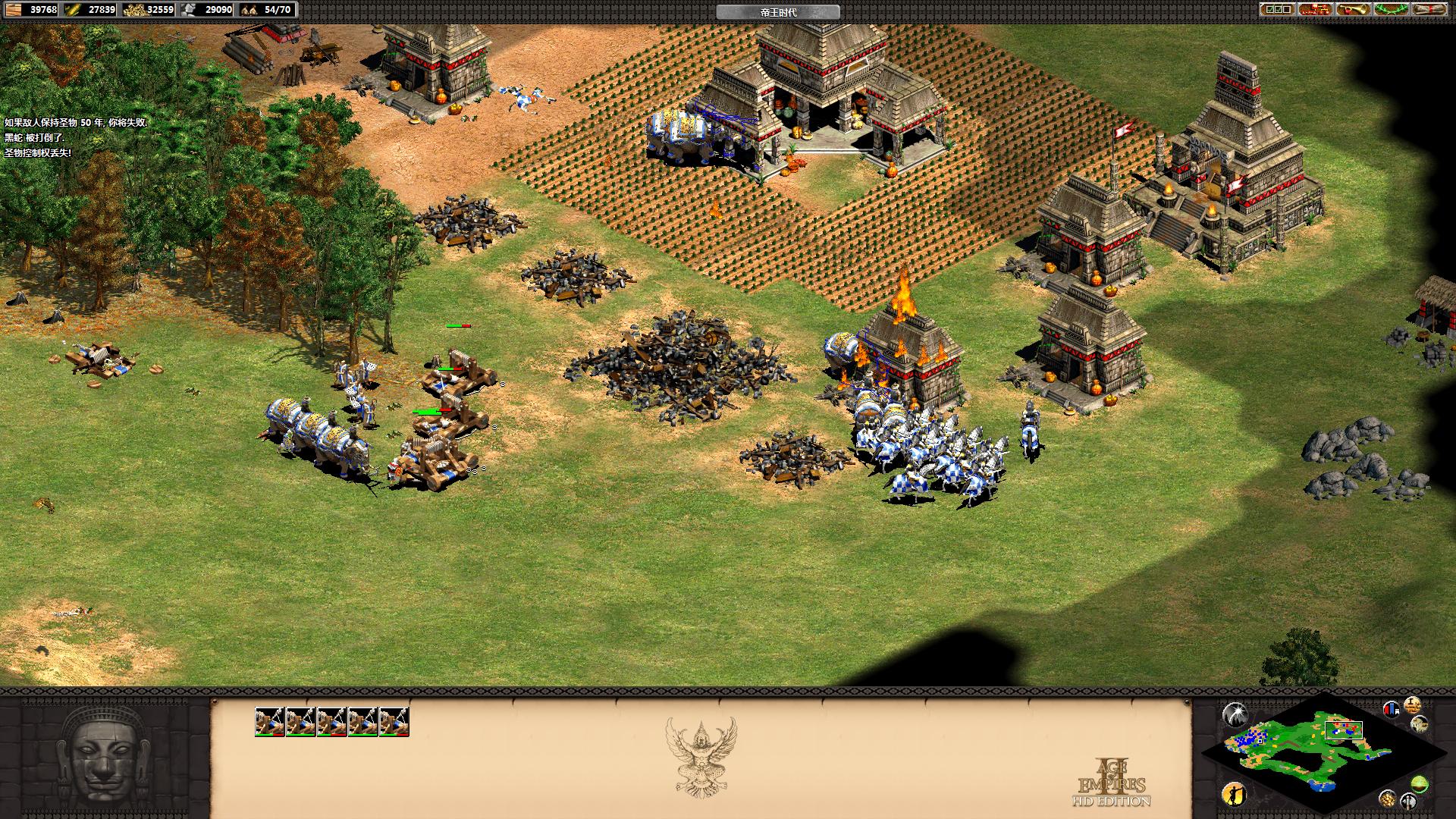Select the idle villager button

pos(1235,794)
